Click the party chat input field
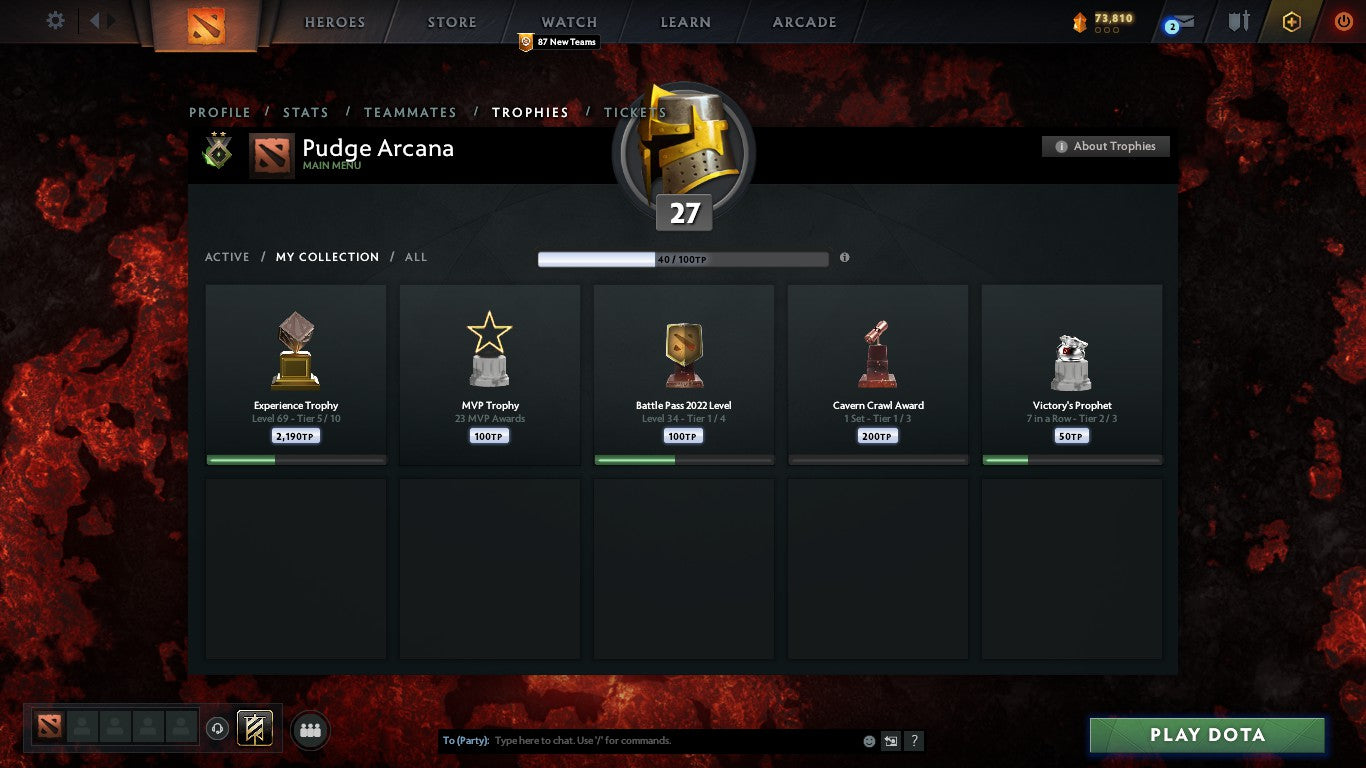Viewport: 1366px width, 768px height. 650,740
